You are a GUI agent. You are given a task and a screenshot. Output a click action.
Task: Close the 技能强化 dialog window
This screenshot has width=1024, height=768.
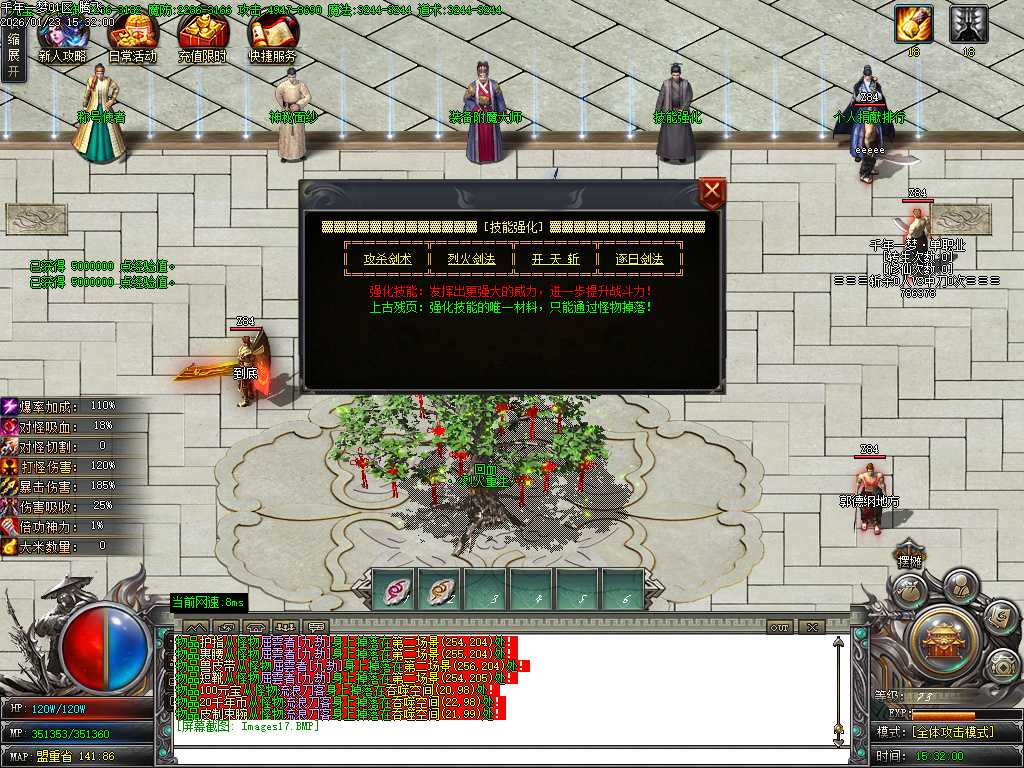pyautogui.click(x=712, y=192)
